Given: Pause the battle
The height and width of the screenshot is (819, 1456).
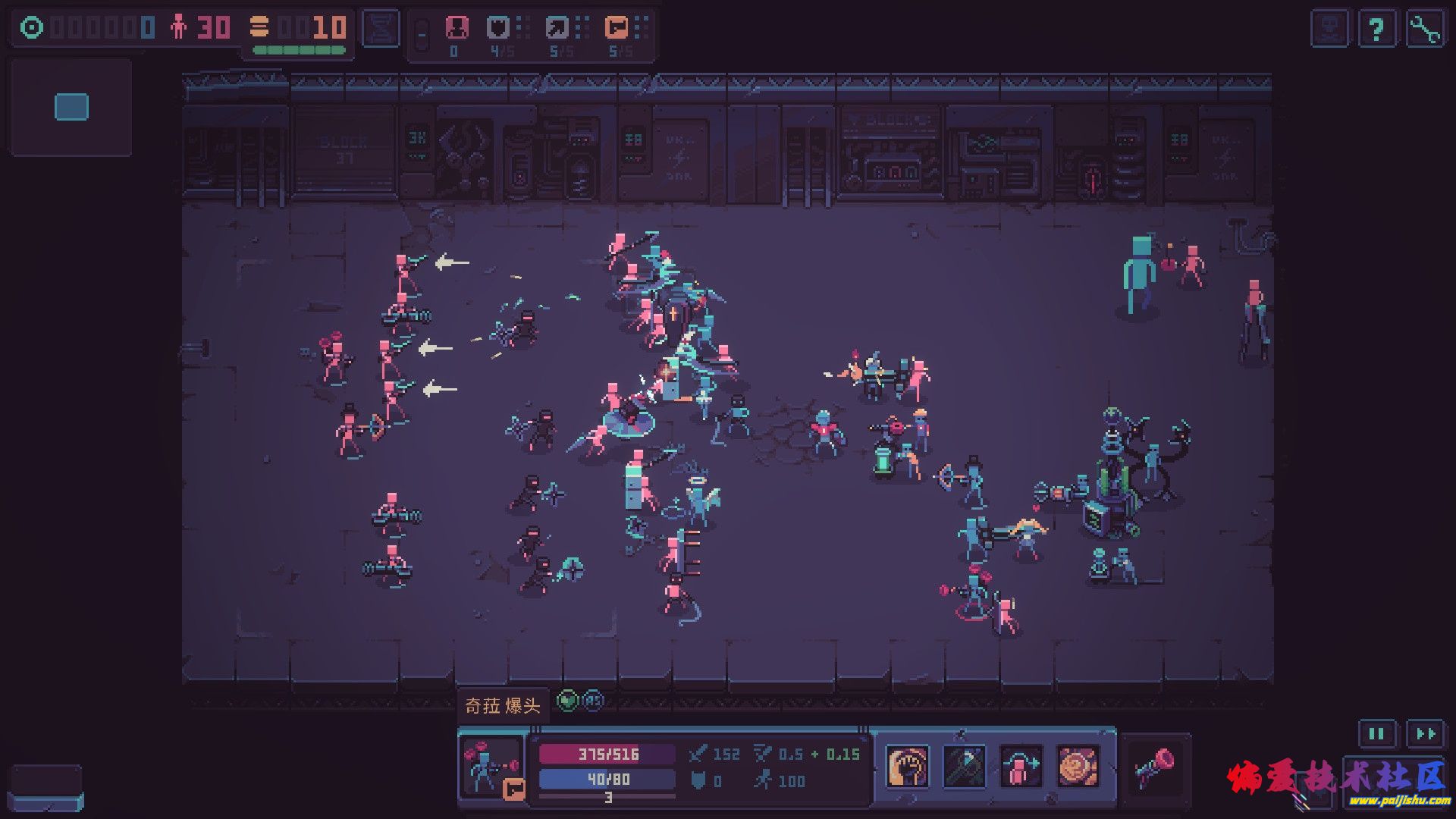Looking at the screenshot, I should tap(1376, 733).
